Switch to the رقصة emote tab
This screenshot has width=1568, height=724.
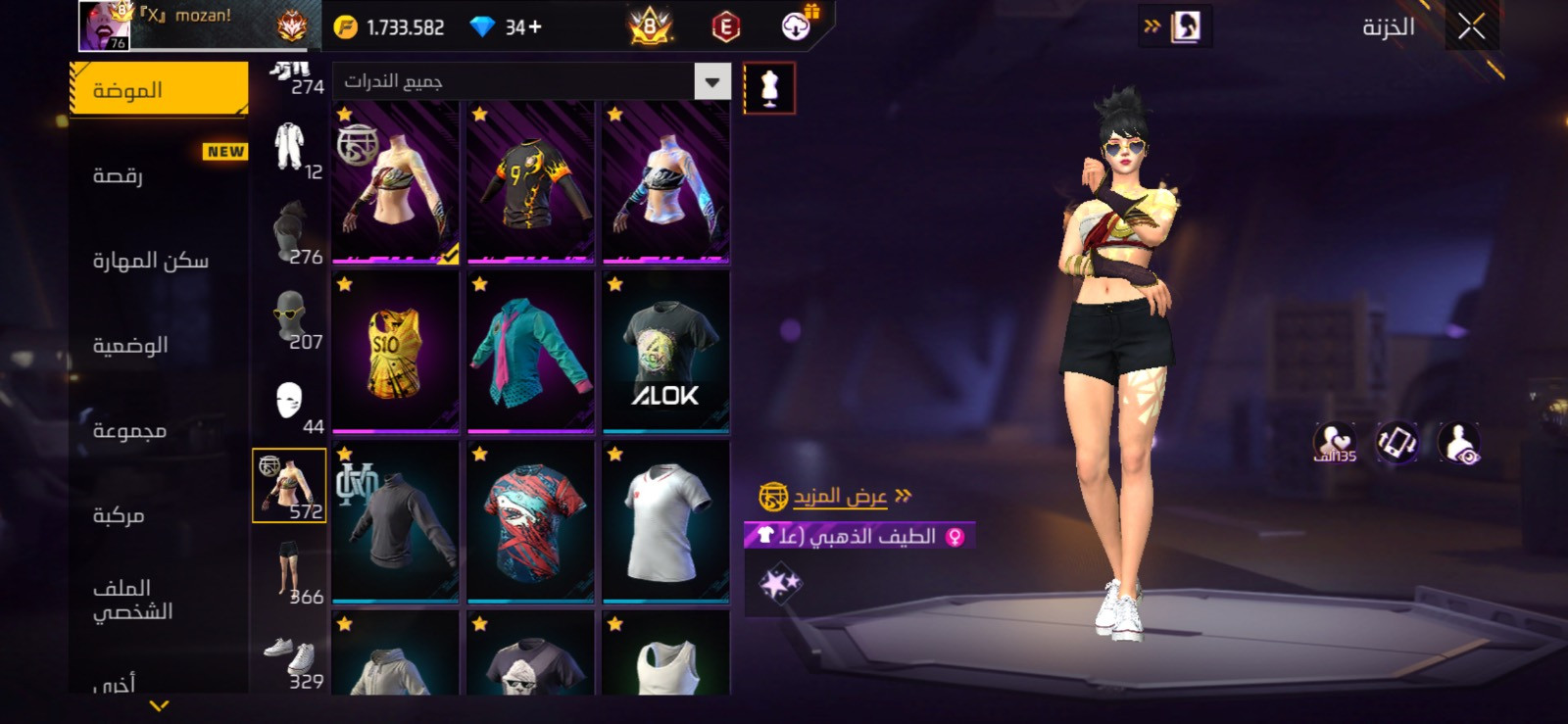pos(159,175)
